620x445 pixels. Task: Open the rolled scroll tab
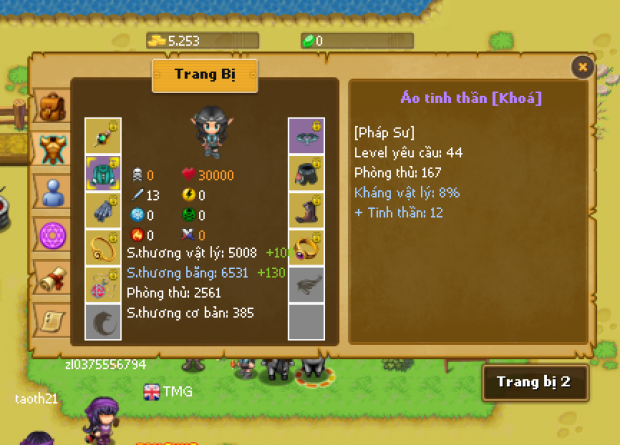click(51, 278)
